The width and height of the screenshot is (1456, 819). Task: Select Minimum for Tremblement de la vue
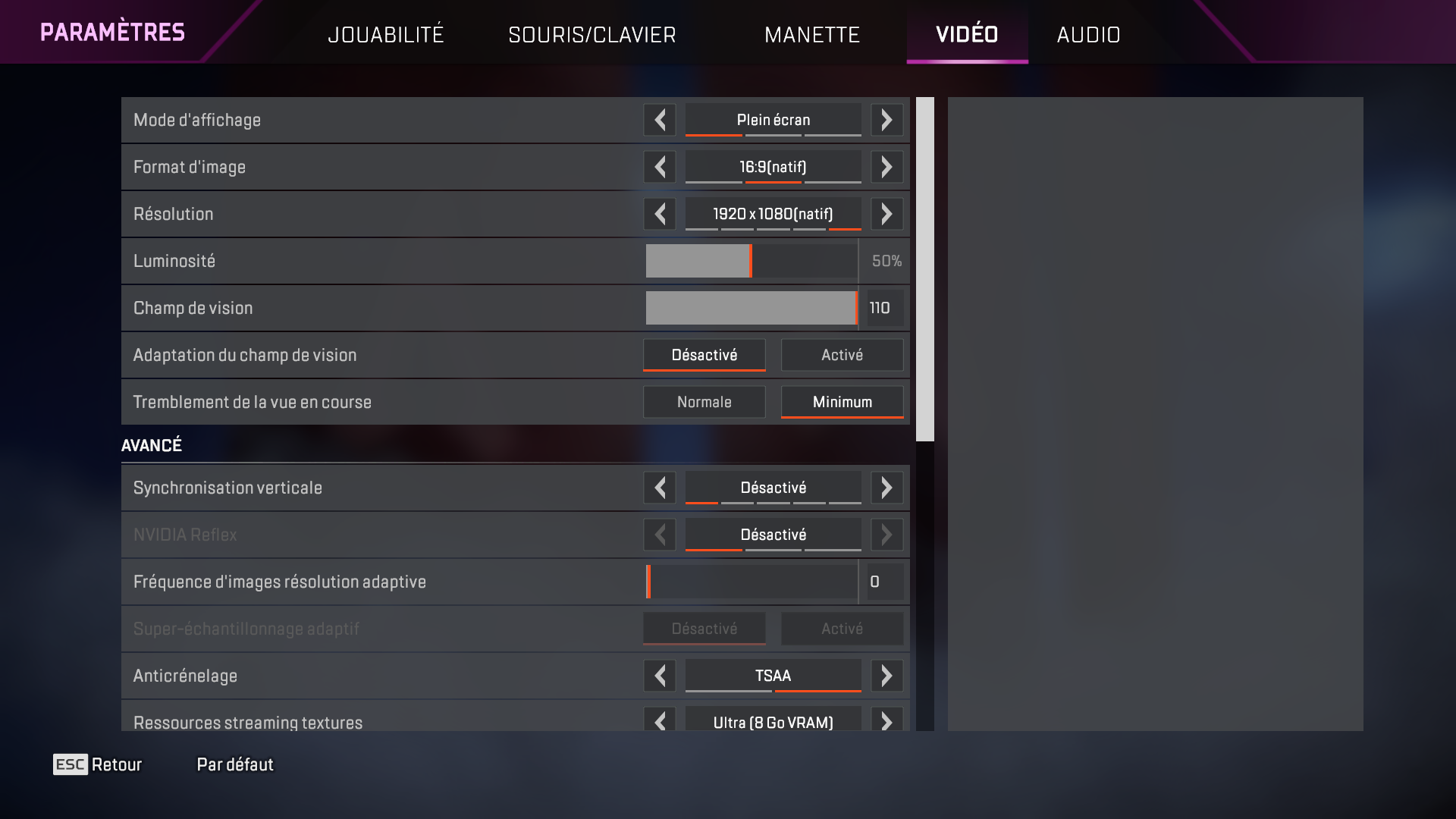coord(842,401)
